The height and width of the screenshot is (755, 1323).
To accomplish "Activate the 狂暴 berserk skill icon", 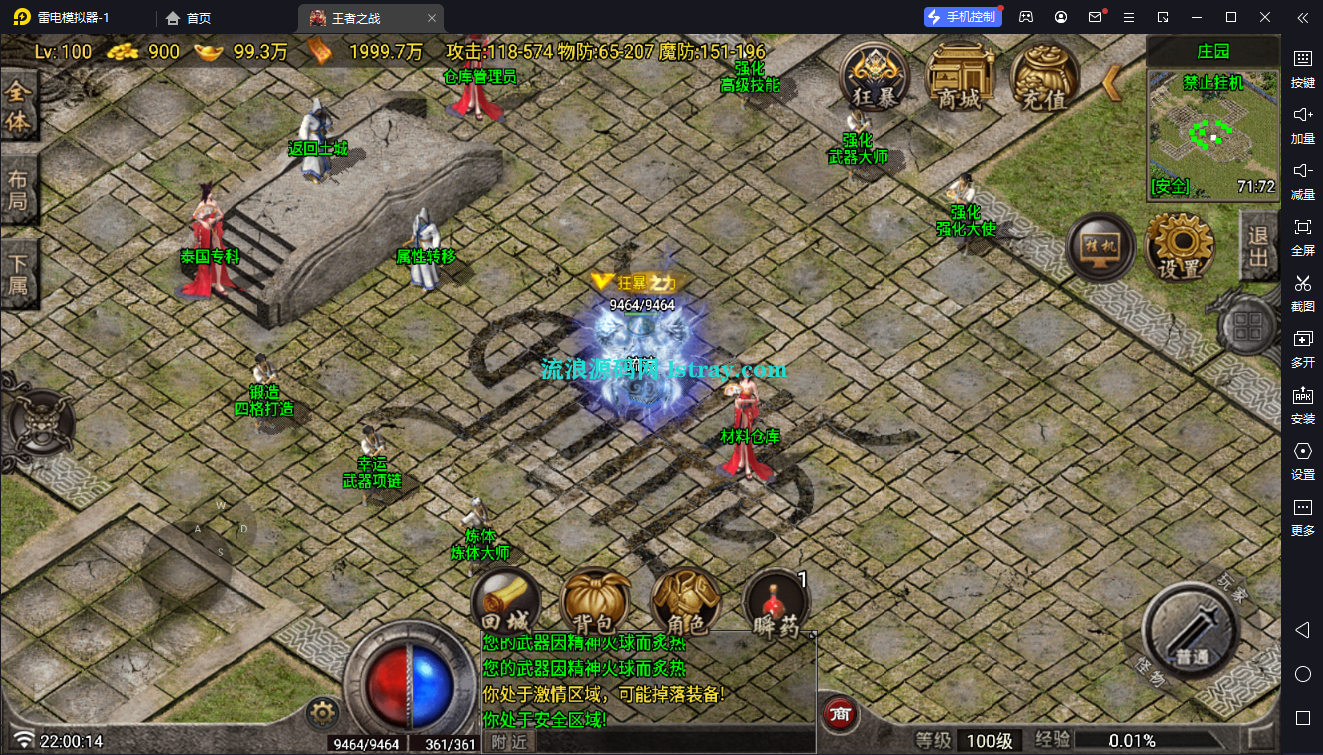I will pyautogui.click(x=873, y=78).
